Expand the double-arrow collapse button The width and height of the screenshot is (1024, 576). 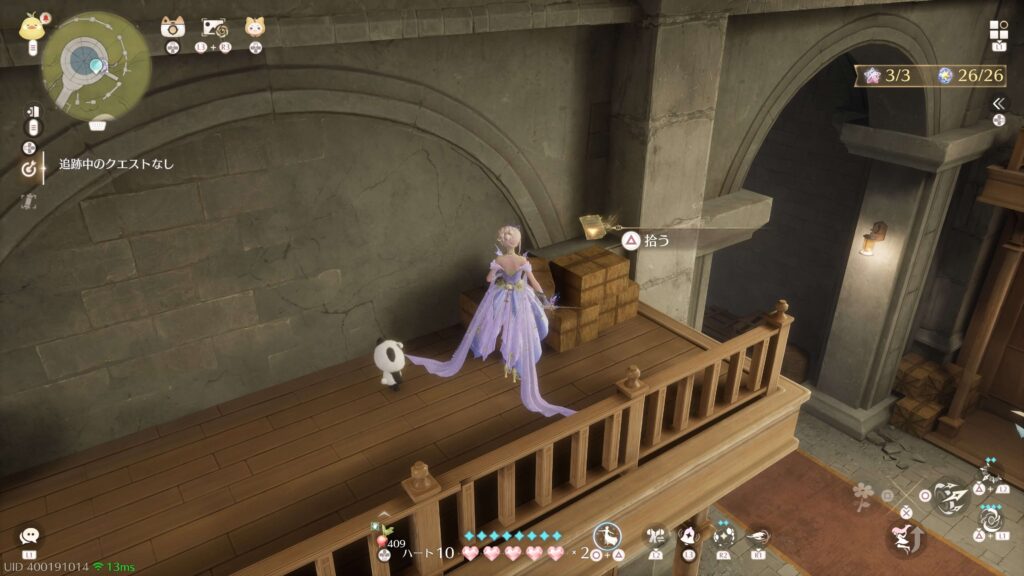[x=998, y=103]
